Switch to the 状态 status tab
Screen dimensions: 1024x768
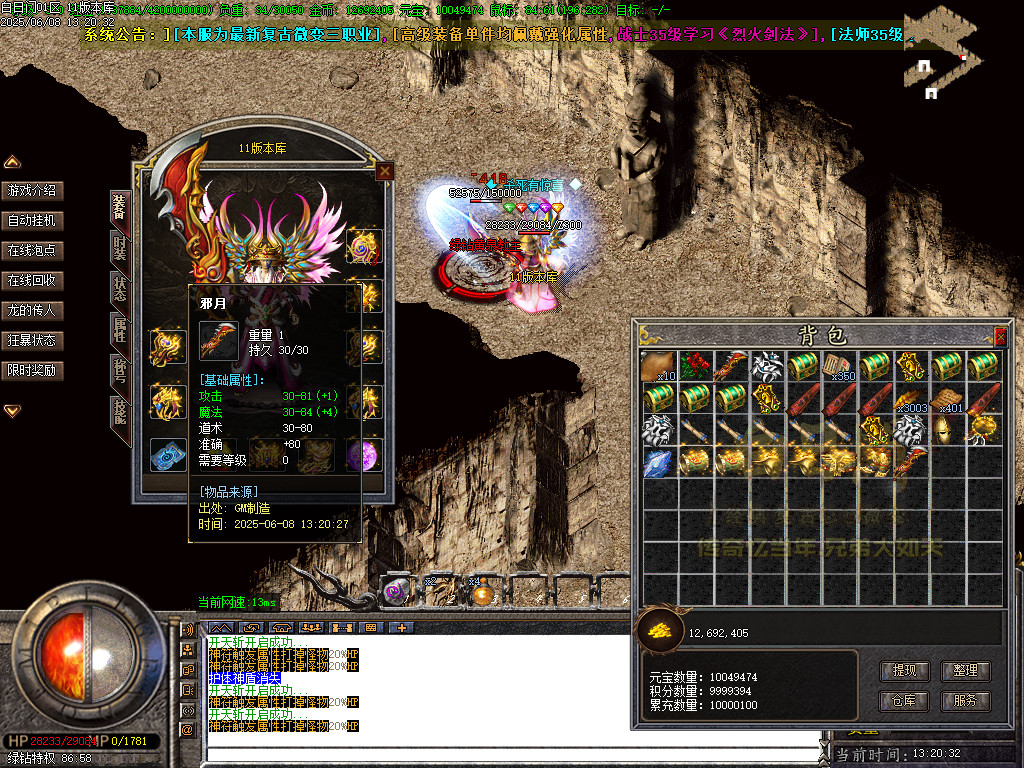120,289
